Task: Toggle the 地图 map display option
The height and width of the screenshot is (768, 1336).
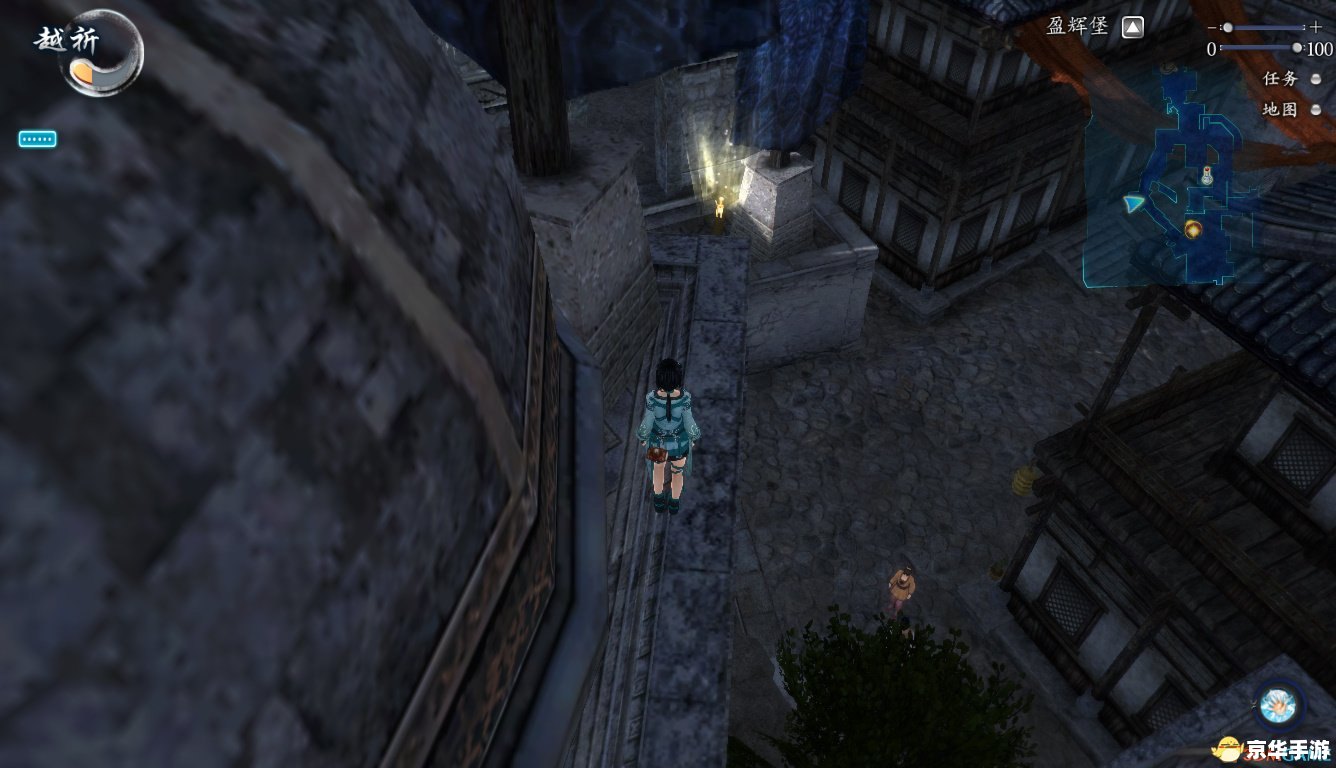Action: 1316,110
